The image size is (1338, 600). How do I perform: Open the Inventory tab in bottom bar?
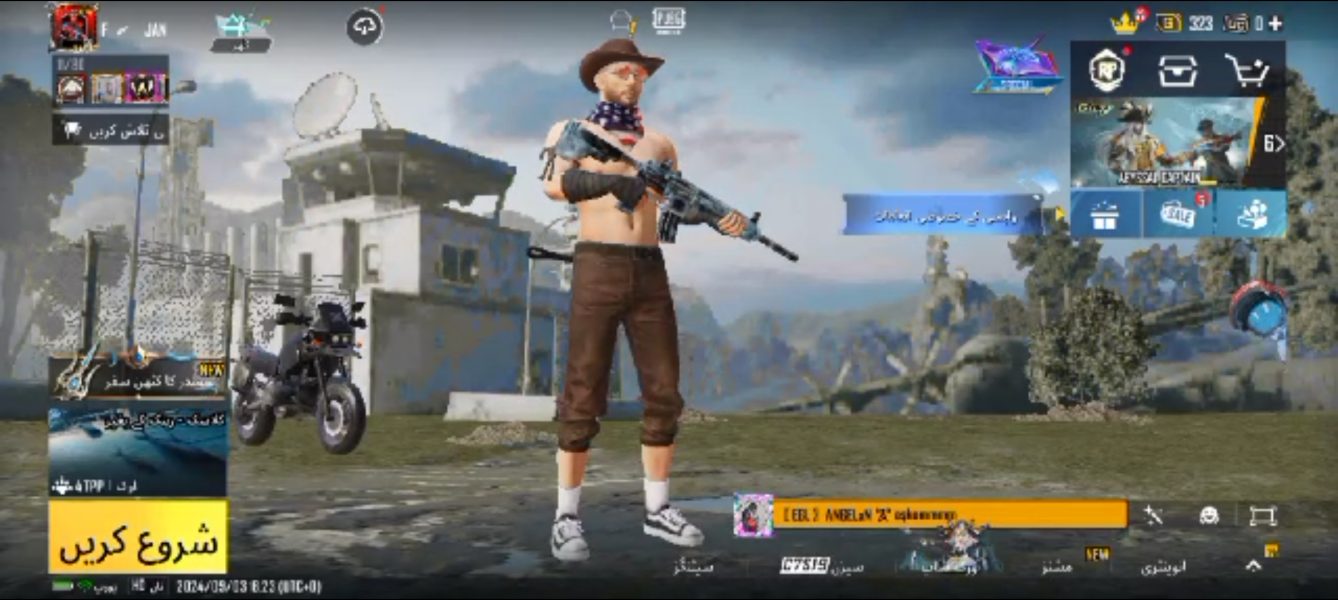tap(1162, 566)
